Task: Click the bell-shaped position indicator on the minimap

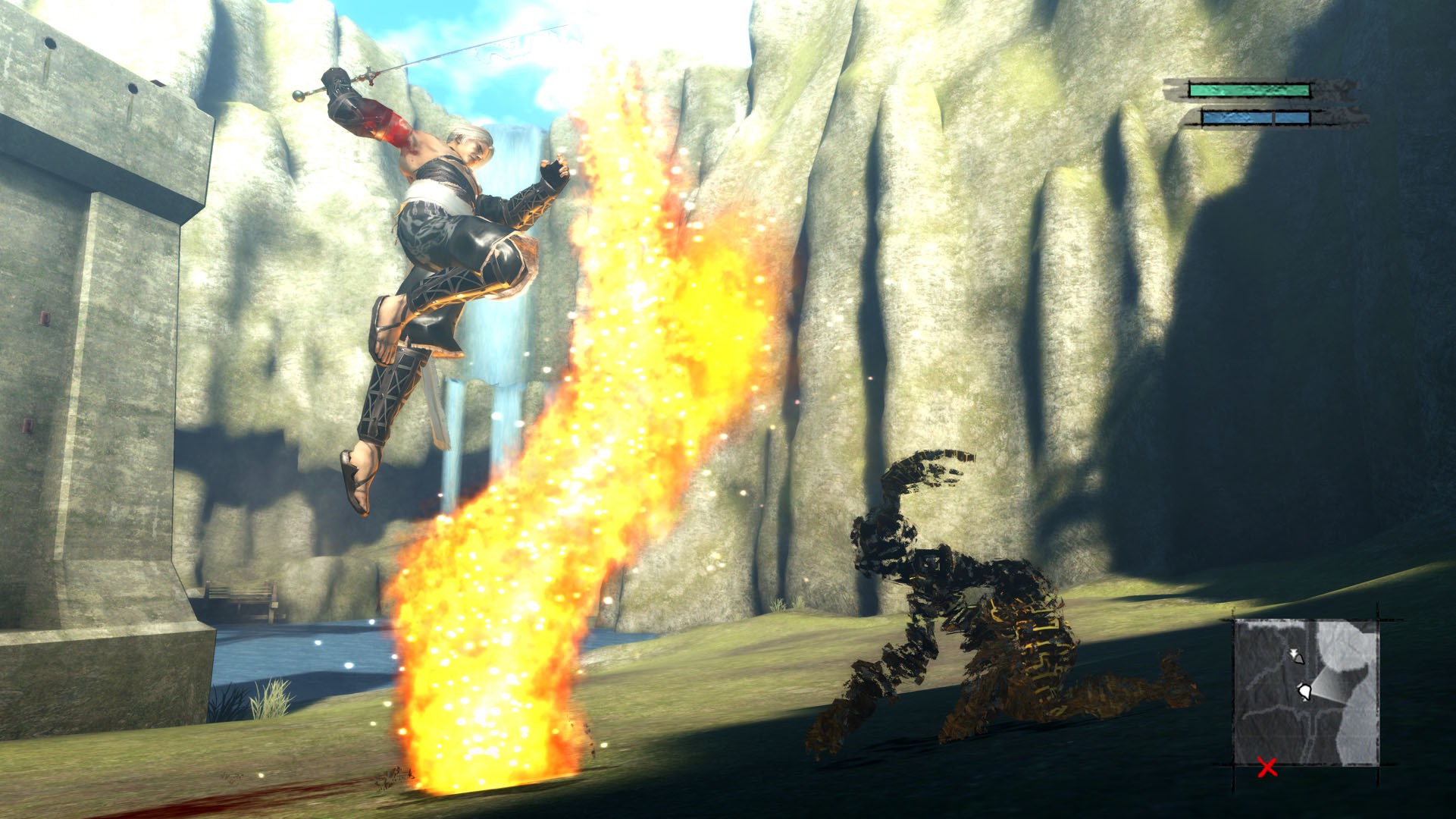Action: coord(1306,692)
